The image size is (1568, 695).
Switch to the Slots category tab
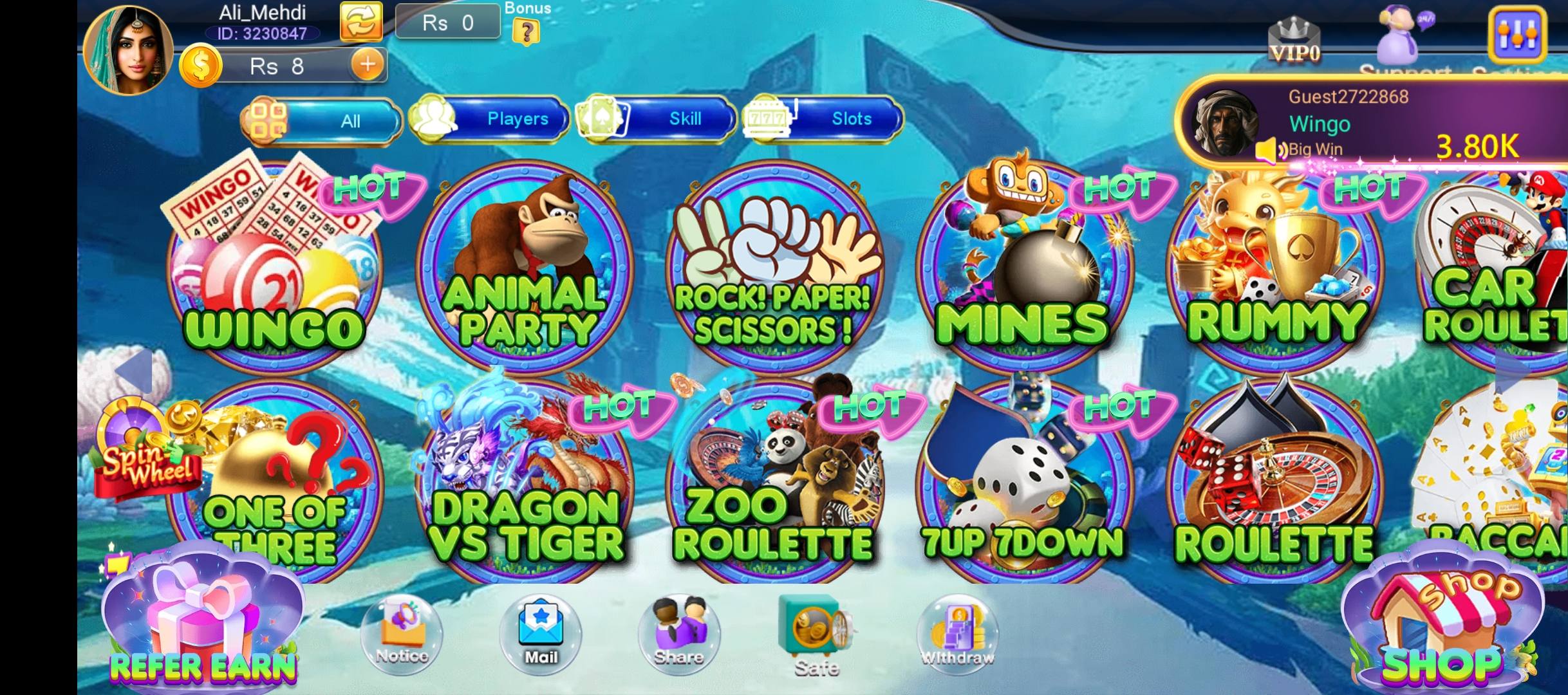point(850,118)
